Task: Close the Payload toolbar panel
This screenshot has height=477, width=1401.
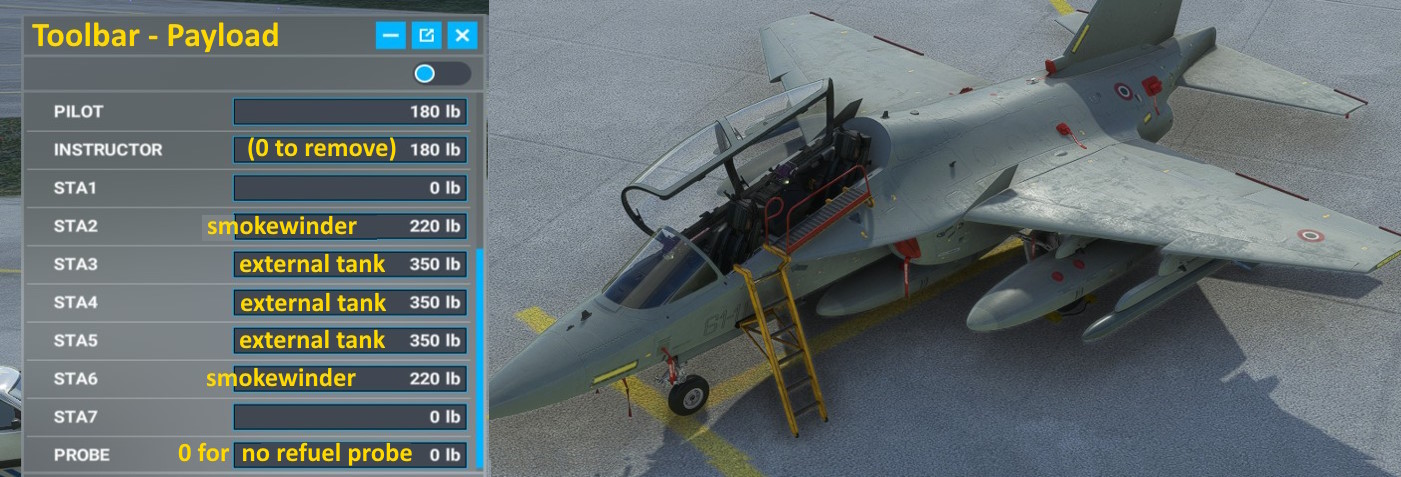Action: pyautogui.click(x=462, y=36)
